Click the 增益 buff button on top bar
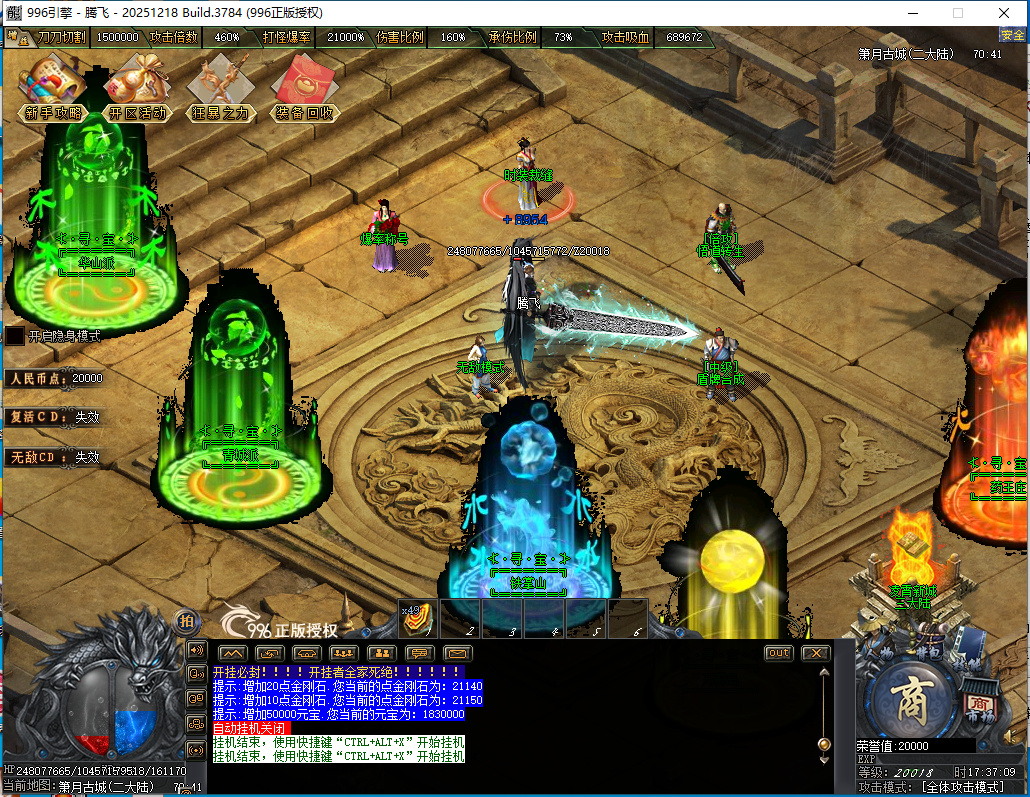Screen dimensions: 1030x797 point(16,37)
